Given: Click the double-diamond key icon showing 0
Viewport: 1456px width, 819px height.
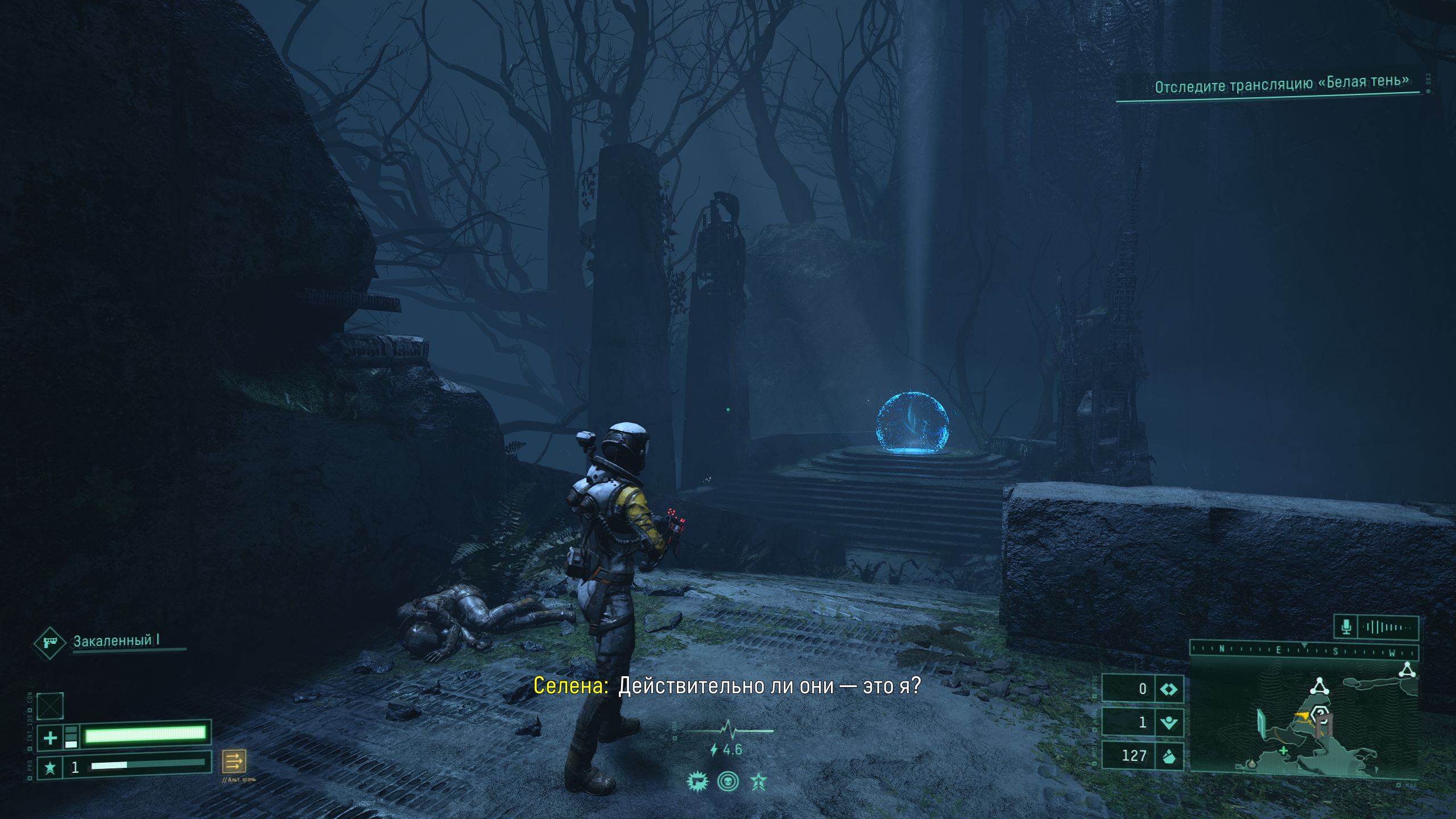Looking at the screenshot, I should (x=1169, y=689).
